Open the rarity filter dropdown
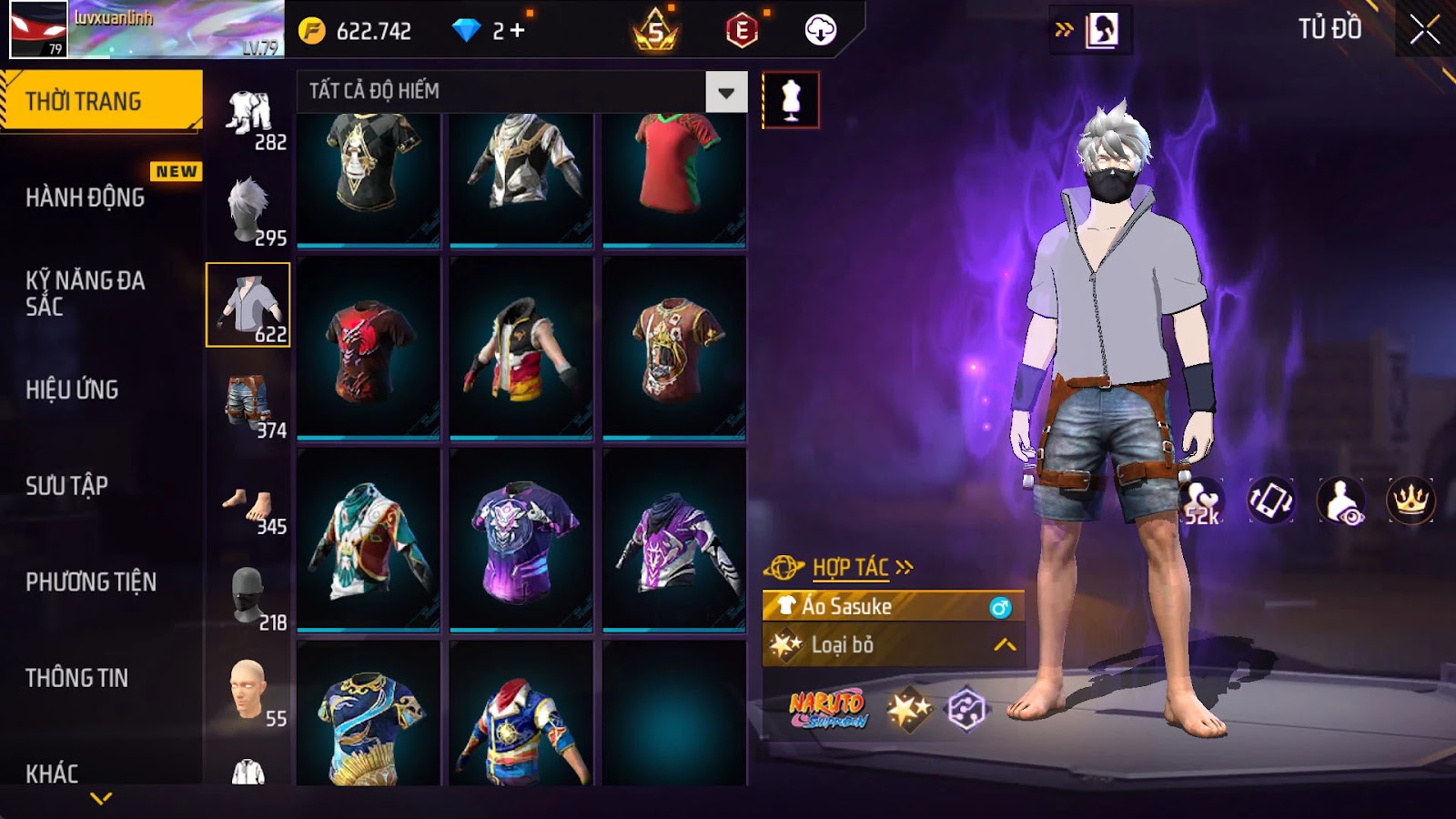Screen dimensions: 1456x819 (725, 92)
